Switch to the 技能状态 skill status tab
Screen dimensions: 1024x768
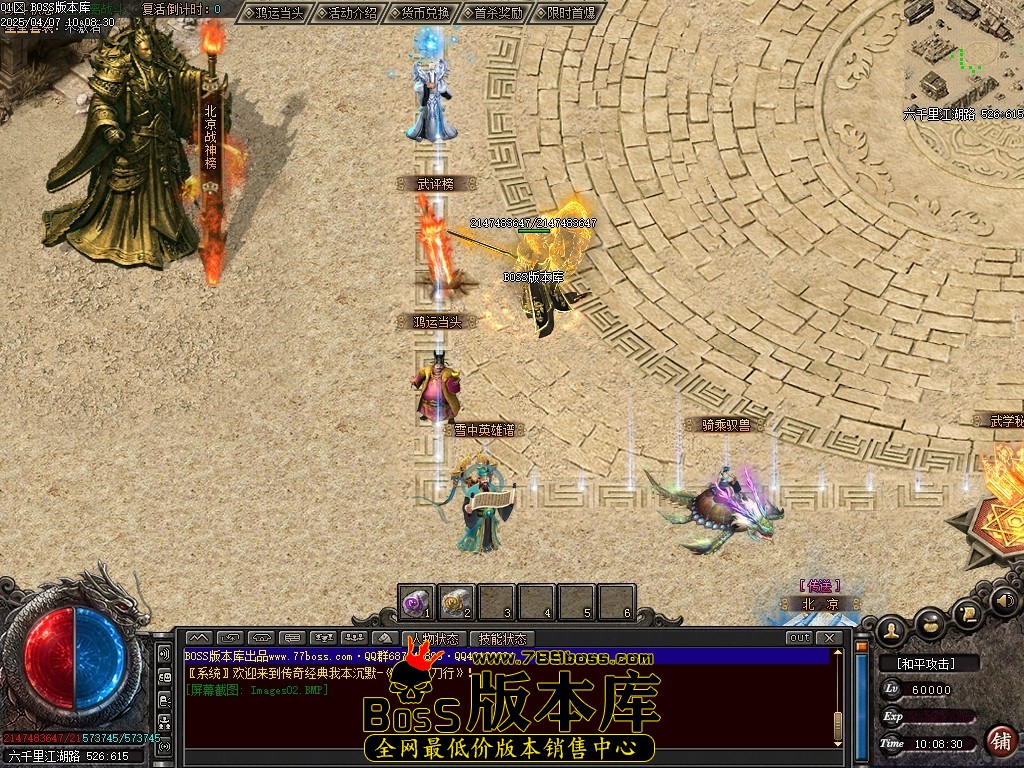pyautogui.click(x=501, y=638)
